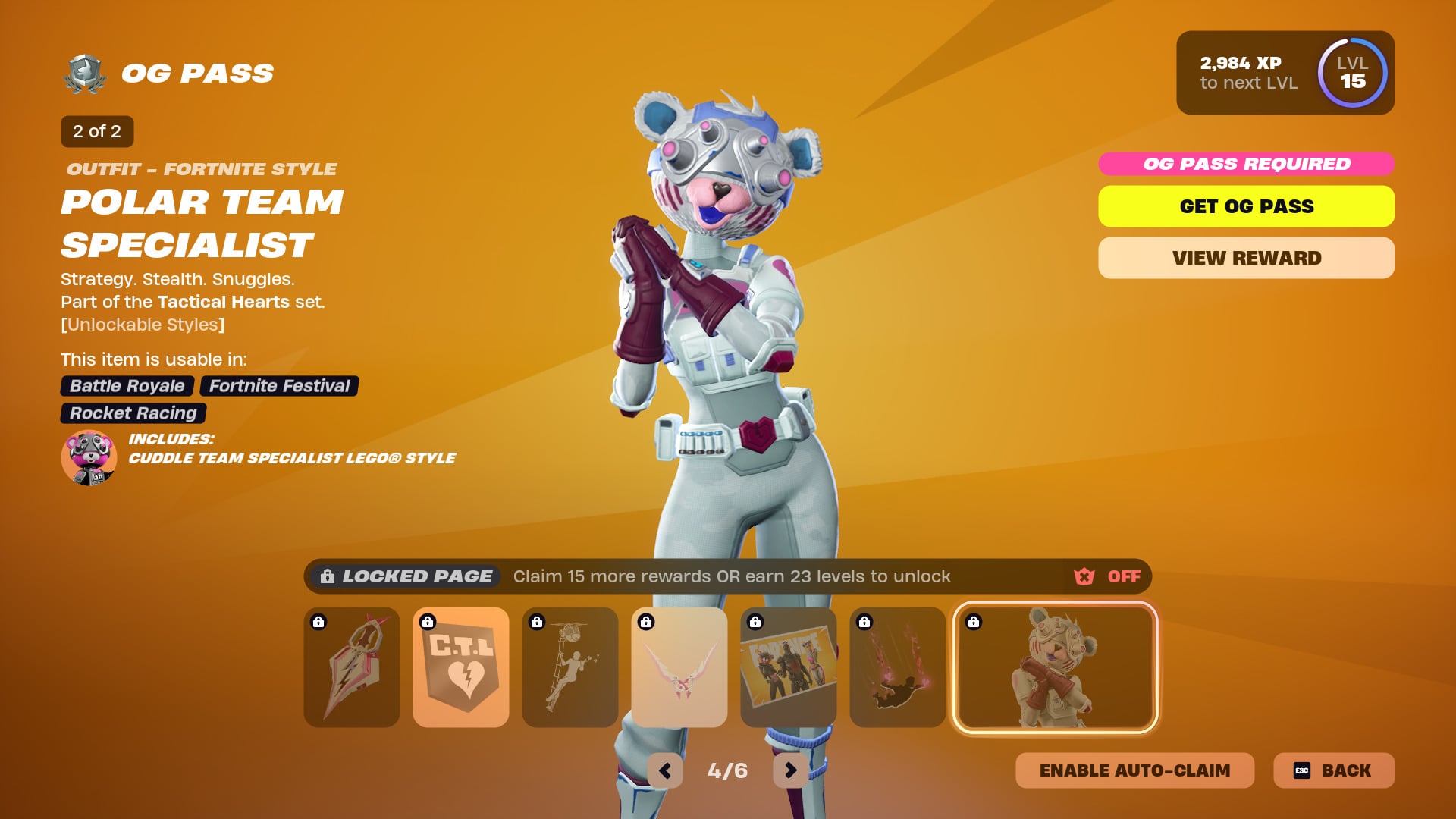Image resolution: width=1456 pixels, height=819 pixels.
Task: Pick the winged glider reward tile
Action: [x=679, y=667]
